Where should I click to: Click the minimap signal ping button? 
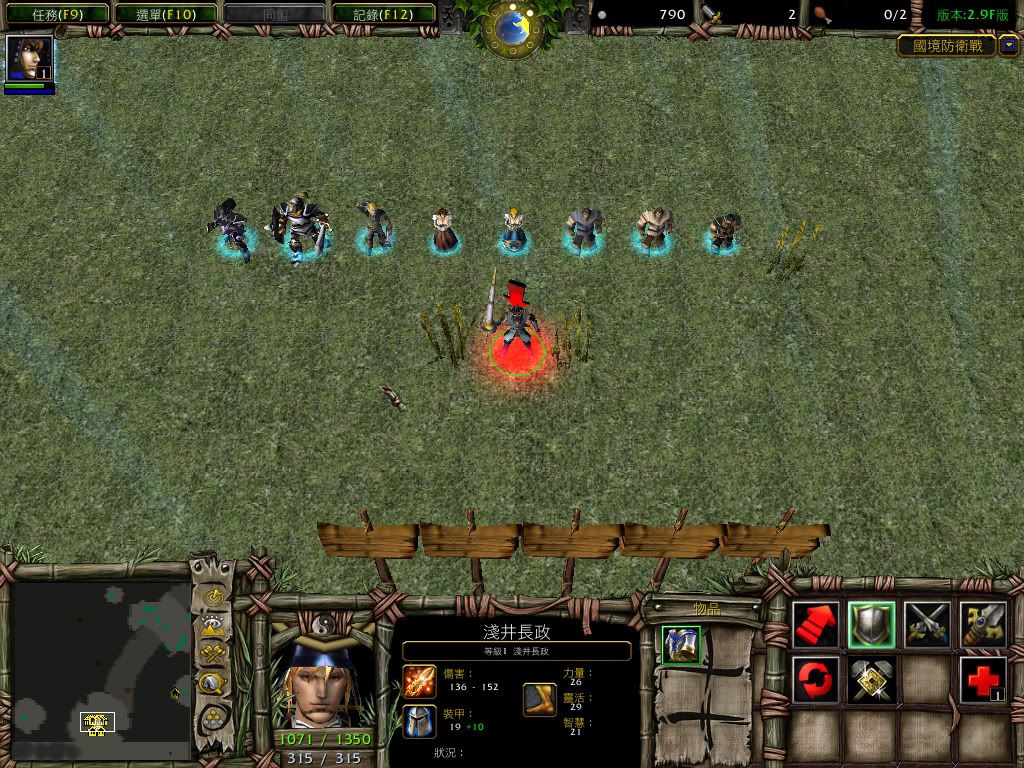pos(213,597)
